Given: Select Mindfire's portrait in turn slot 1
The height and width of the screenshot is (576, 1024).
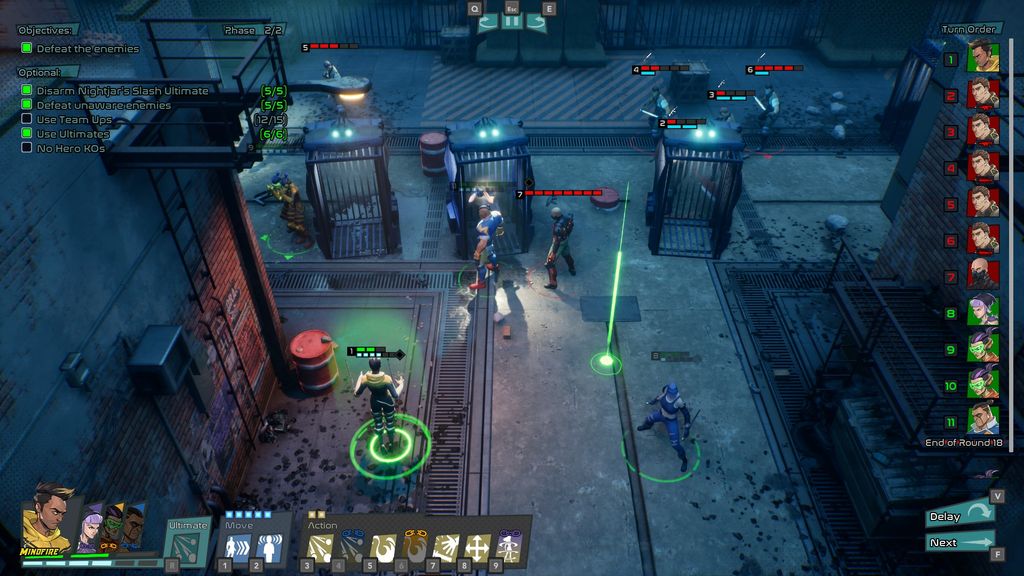Looking at the screenshot, I should tap(983, 57).
